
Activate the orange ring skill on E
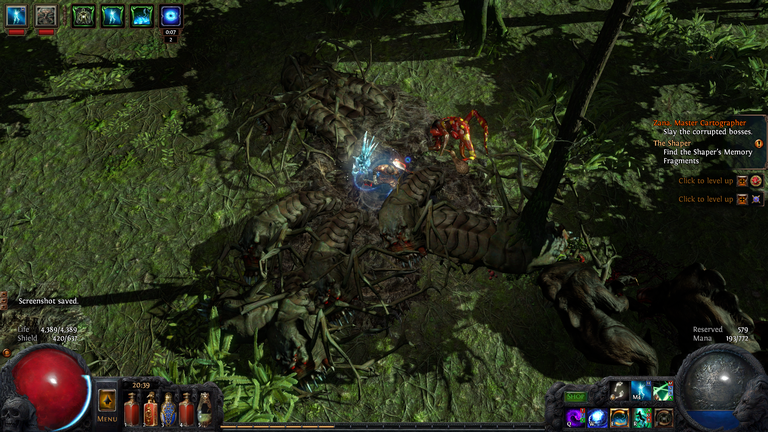point(619,418)
